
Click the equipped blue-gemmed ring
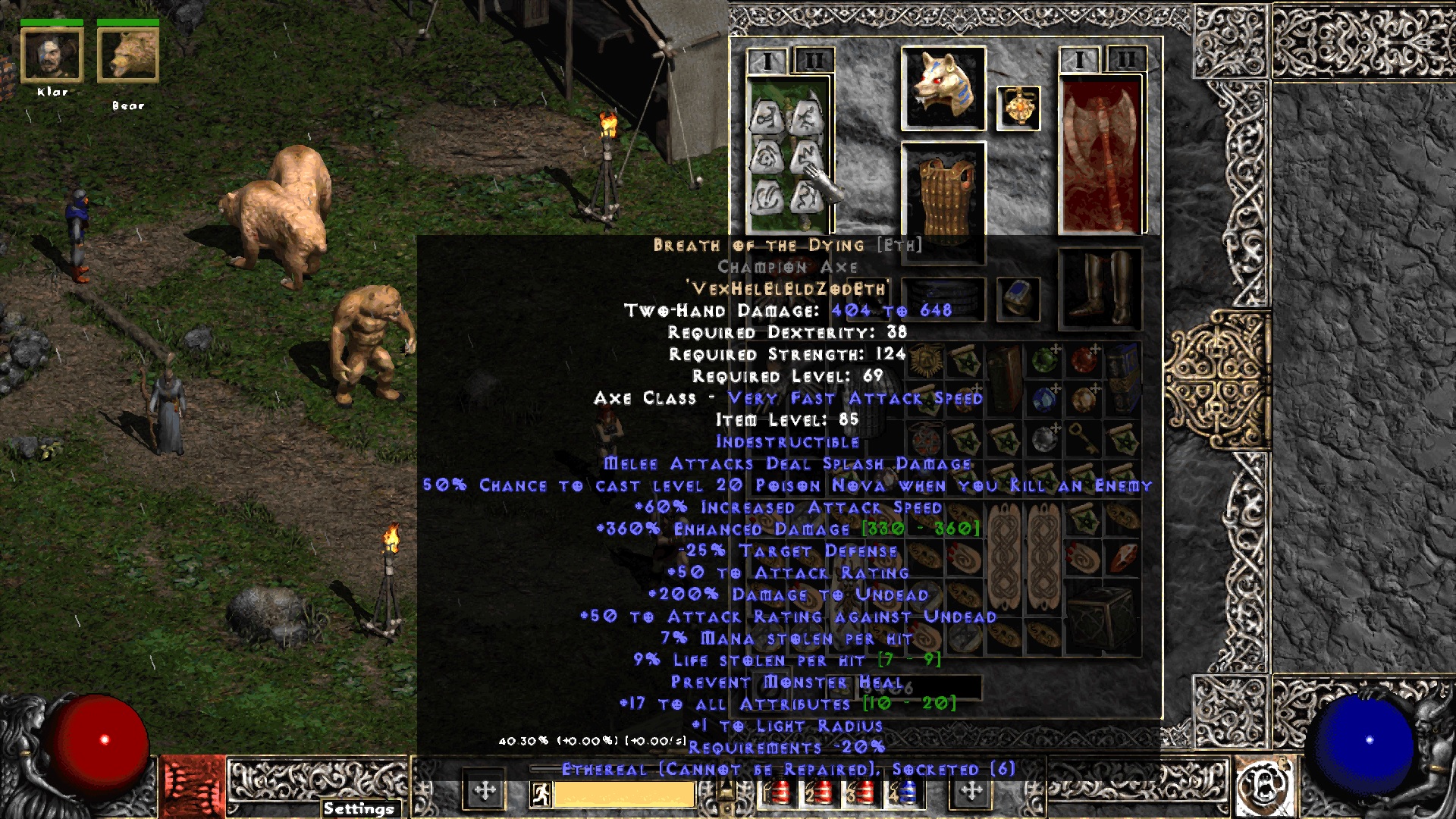point(1017,300)
